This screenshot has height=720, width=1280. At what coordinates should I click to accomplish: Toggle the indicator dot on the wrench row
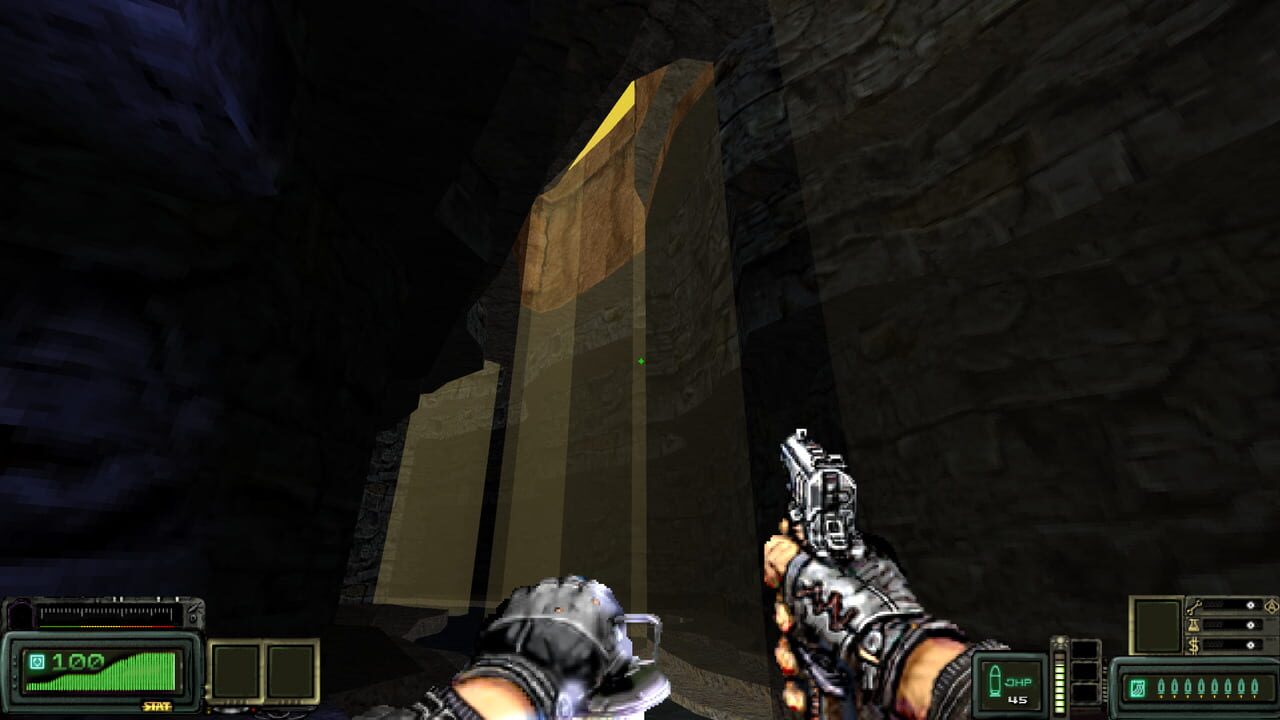[x=1251, y=606]
